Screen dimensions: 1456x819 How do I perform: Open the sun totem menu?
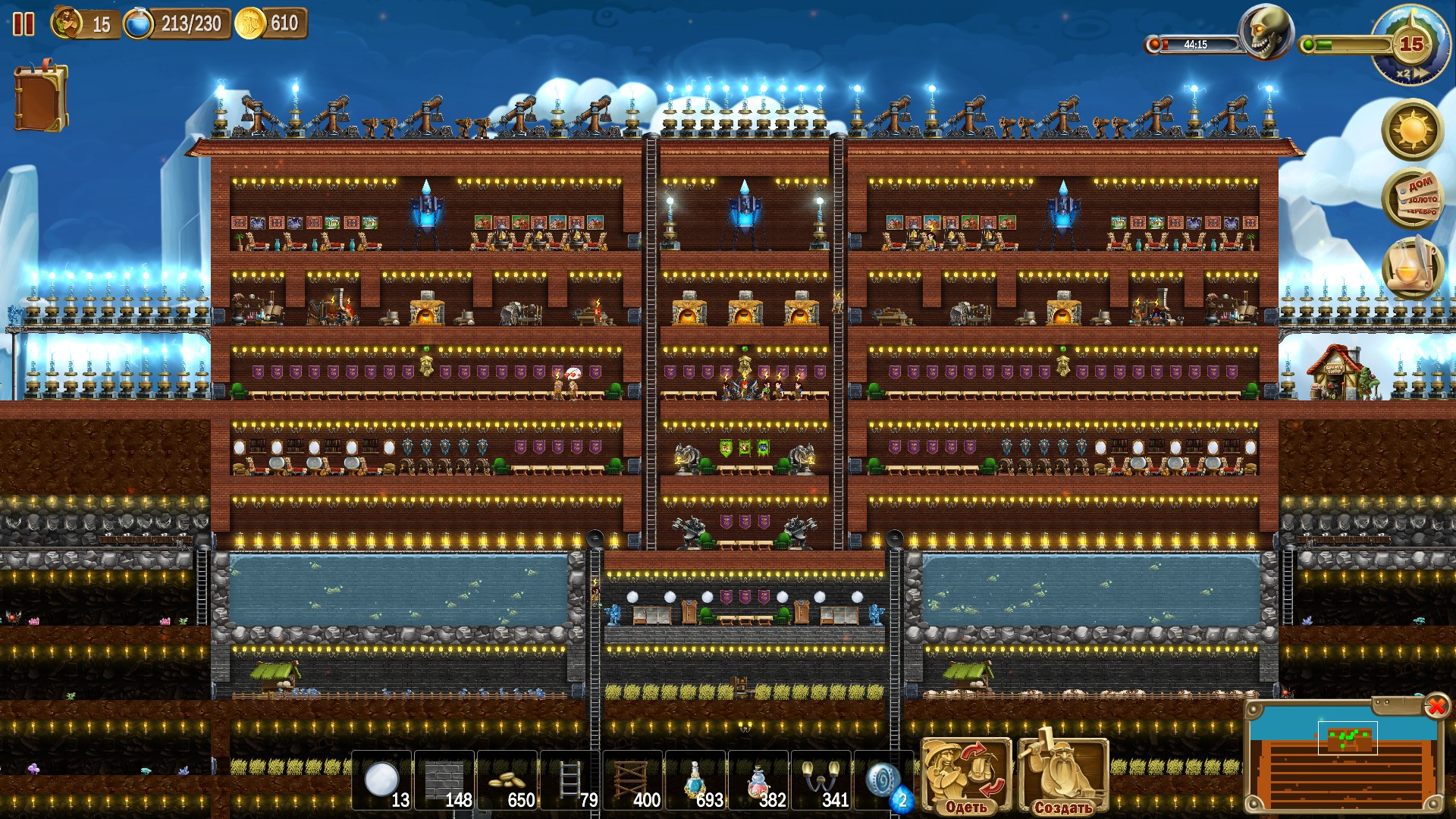1412,130
